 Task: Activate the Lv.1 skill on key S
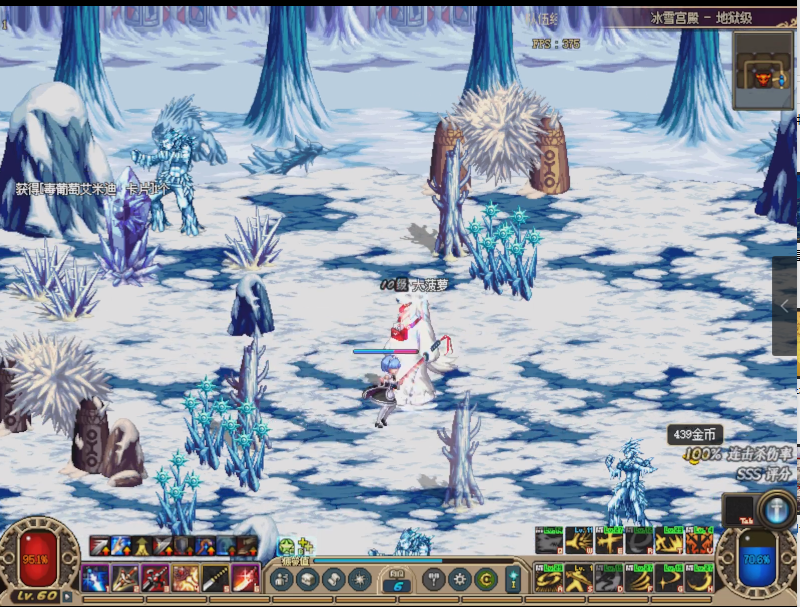pos(578,578)
